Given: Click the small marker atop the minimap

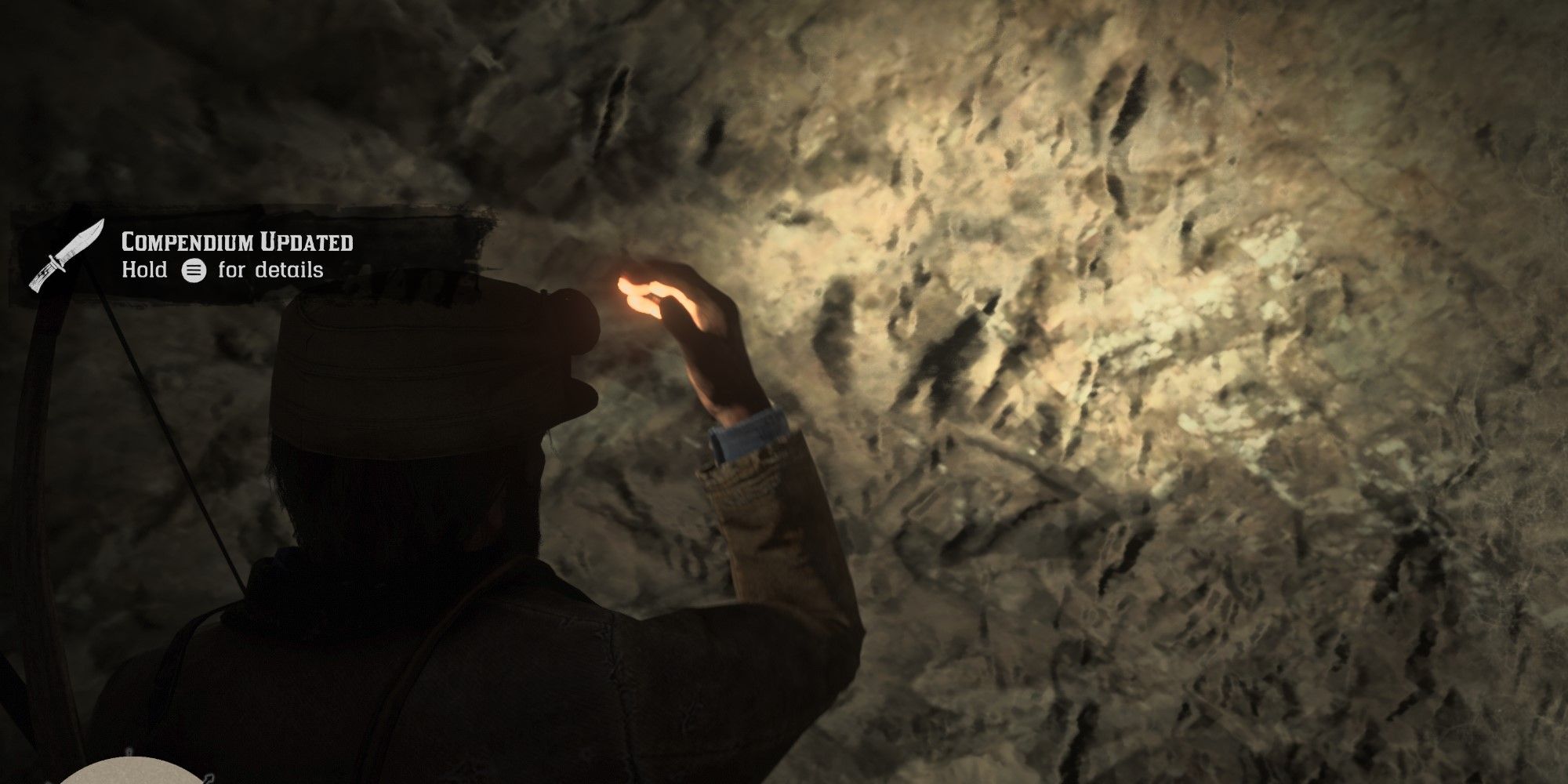Looking at the screenshot, I should click(x=129, y=751).
